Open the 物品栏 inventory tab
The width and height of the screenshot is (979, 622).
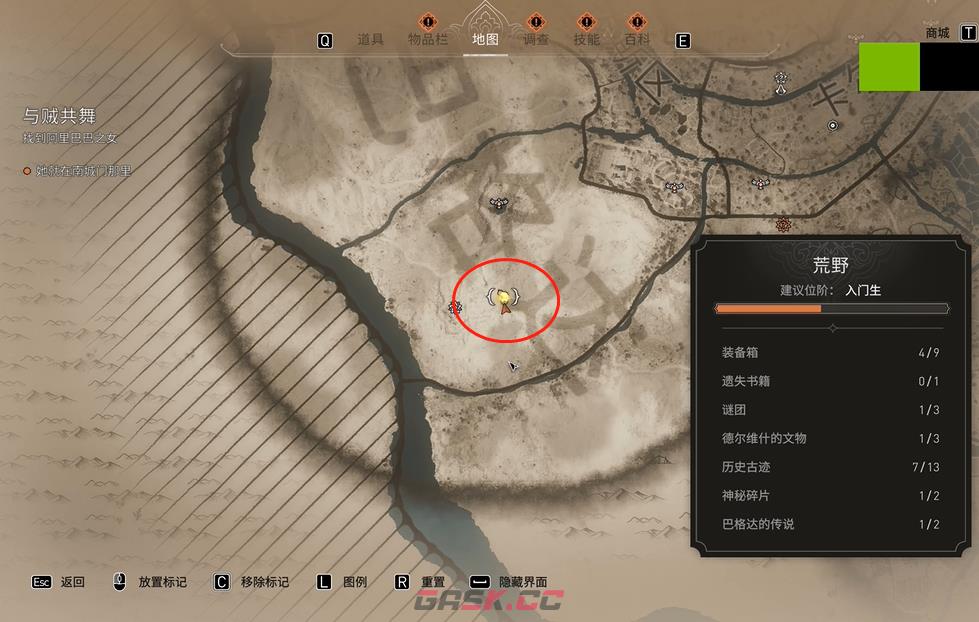pos(428,40)
